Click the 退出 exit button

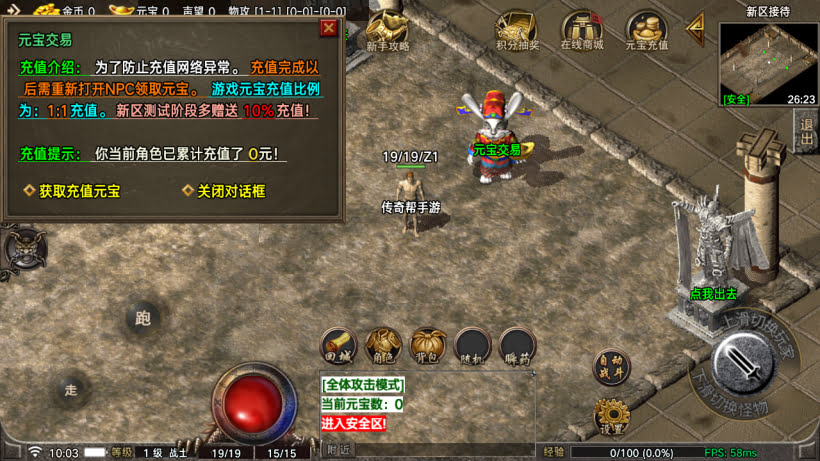pyautogui.click(x=806, y=131)
